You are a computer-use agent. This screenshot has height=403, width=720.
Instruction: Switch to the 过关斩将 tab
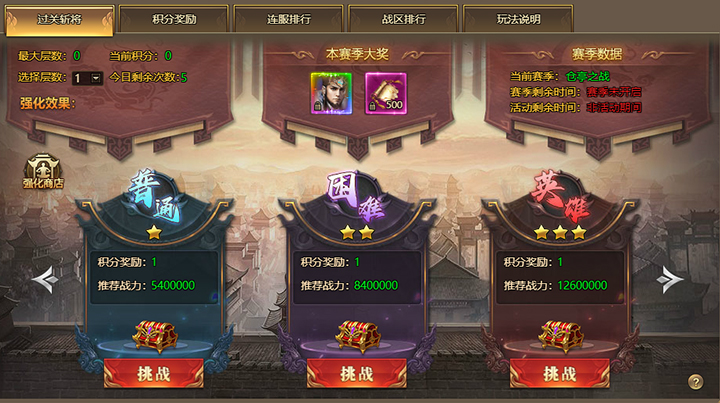pyautogui.click(x=57, y=19)
